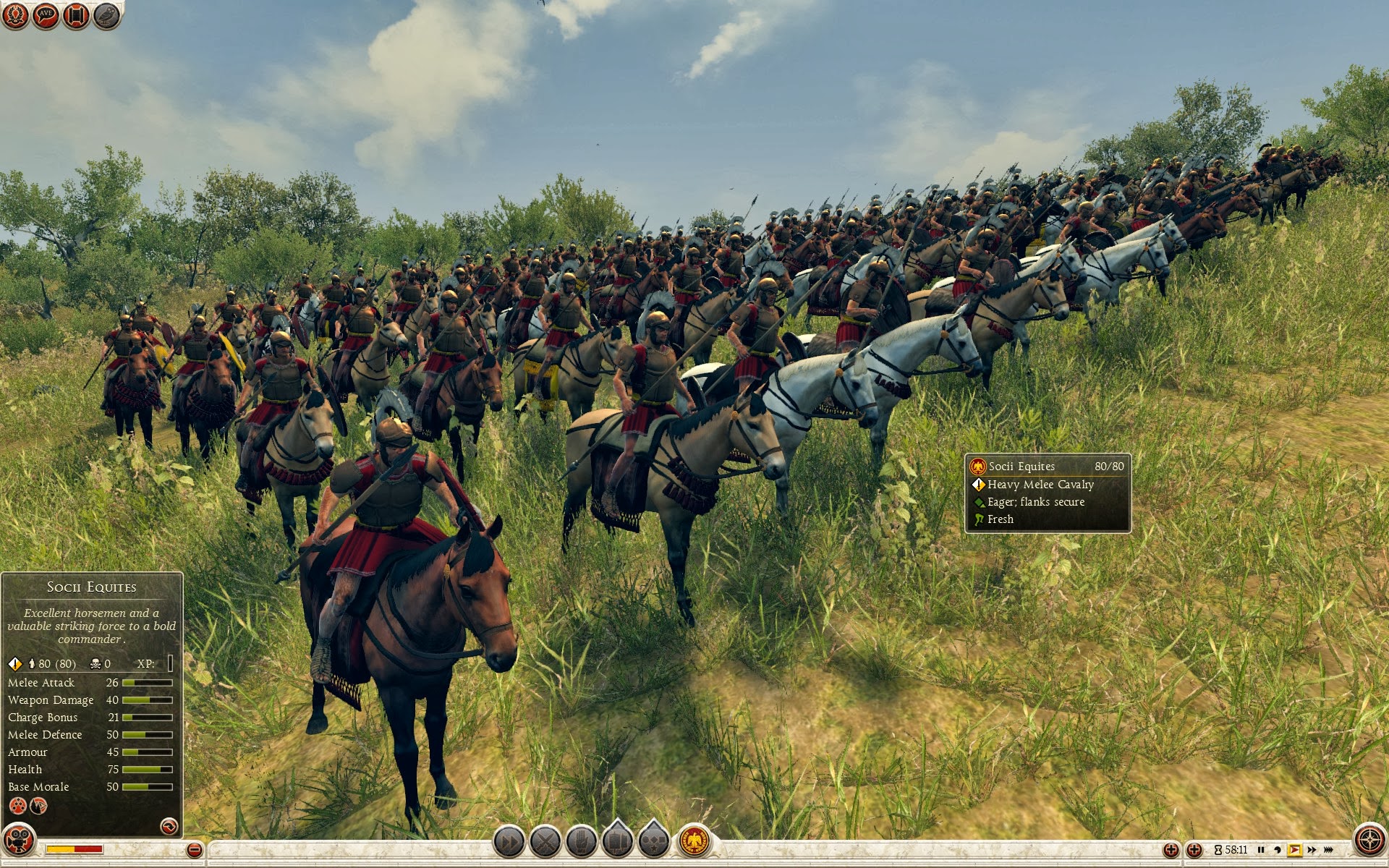
Task: Click the raised hand halt button
Action: click(581, 841)
